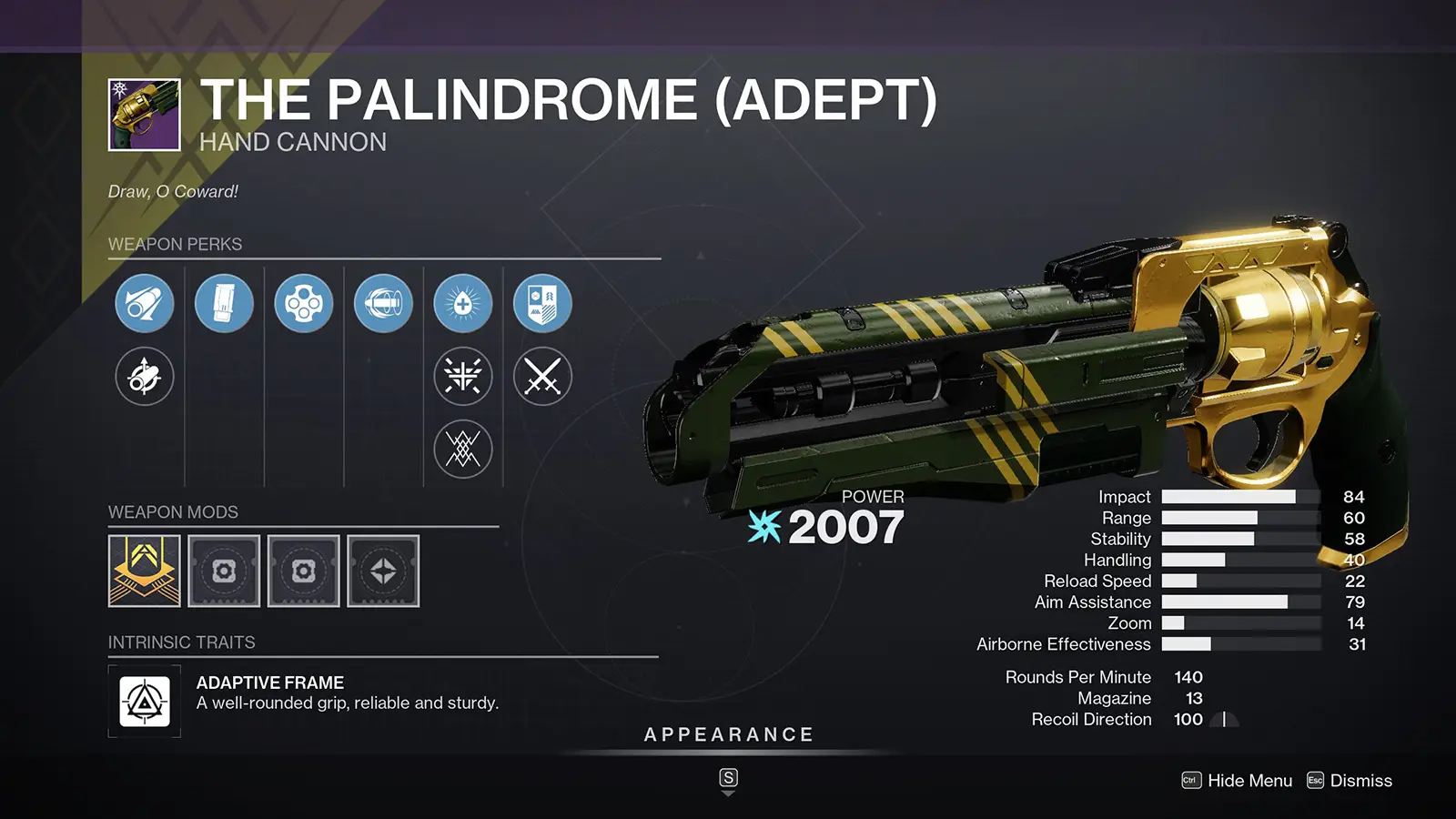Viewport: 1456px width, 819px height.
Task: Click Dismiss
Action: click(1361, 781)
